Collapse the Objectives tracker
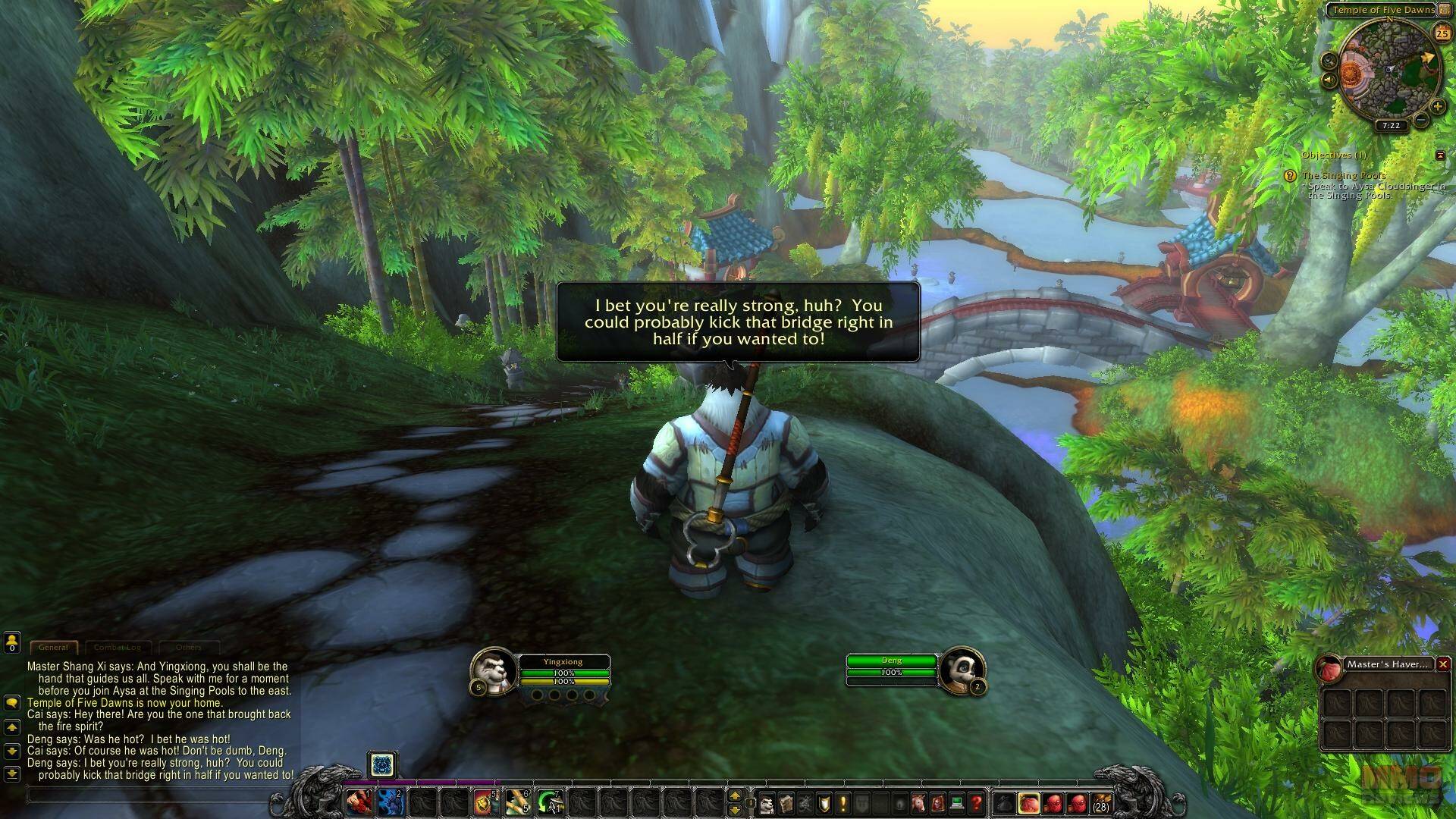This screenshot has width=1456, height=819. coord(1440,155)
